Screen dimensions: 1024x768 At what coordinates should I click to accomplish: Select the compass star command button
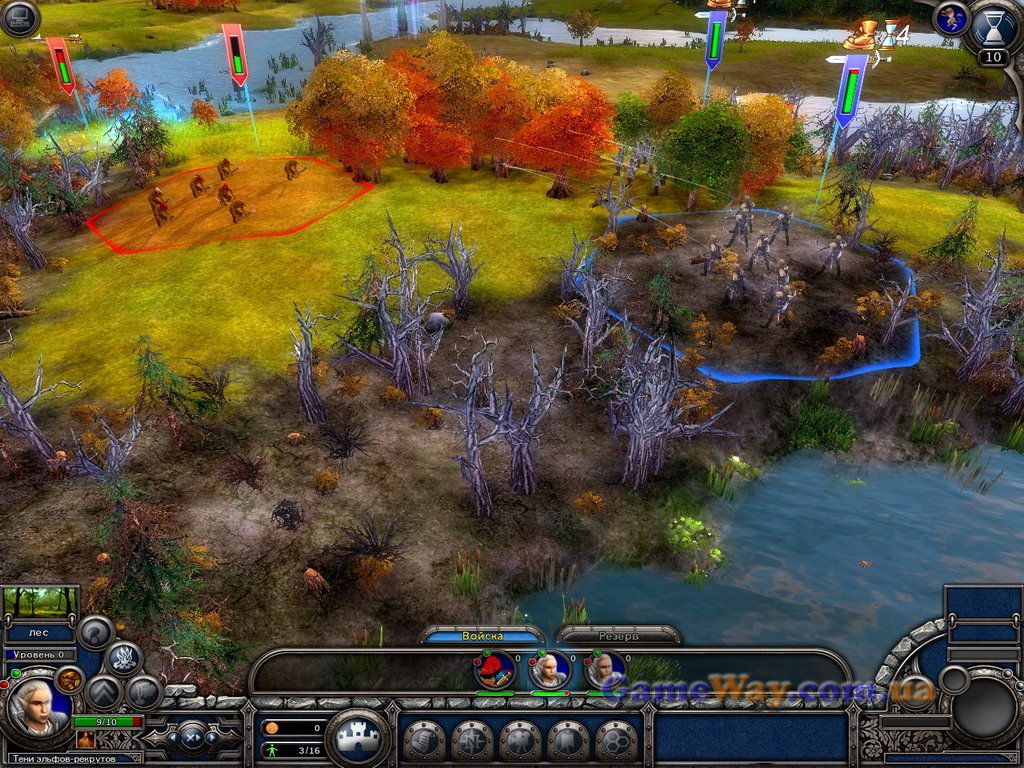[473, 741]
